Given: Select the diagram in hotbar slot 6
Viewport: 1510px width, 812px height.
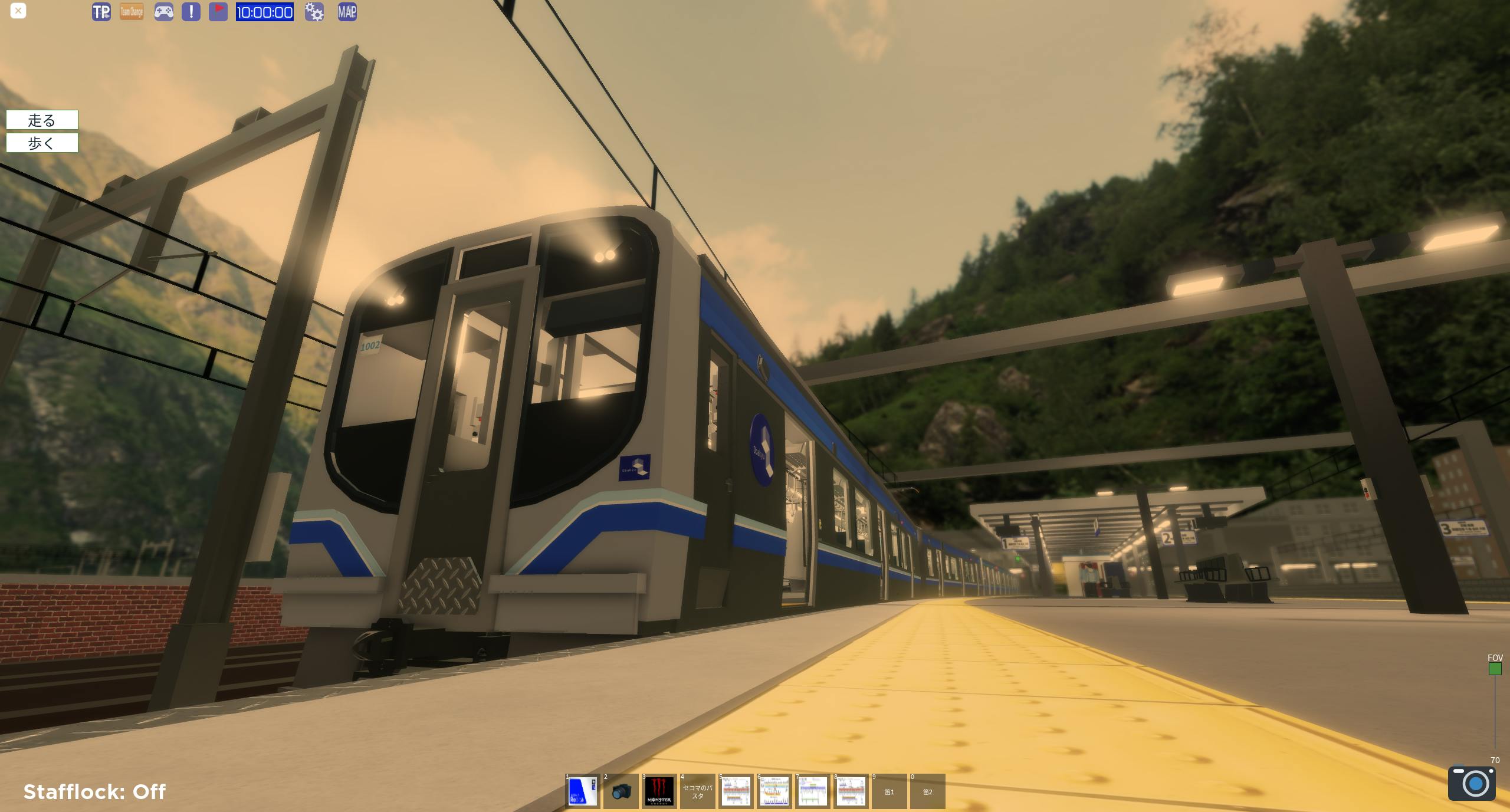Looking at the screenshot, I should pyautogui.click(x=774, y=791).
